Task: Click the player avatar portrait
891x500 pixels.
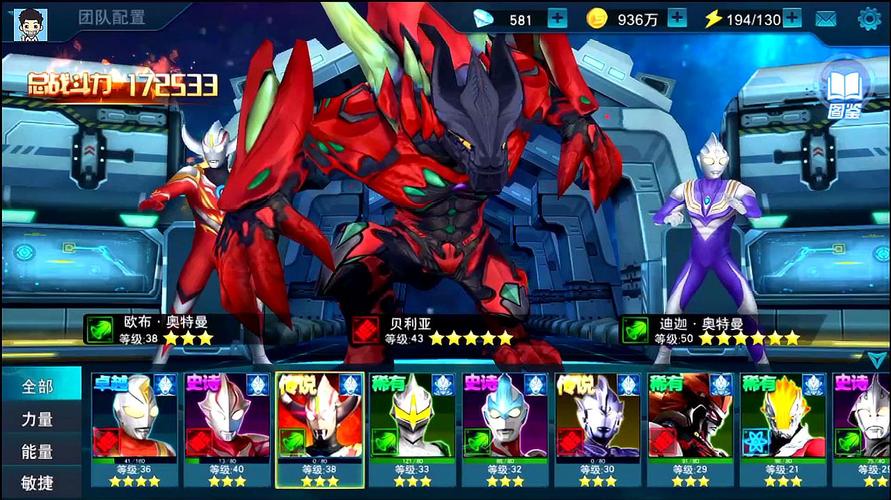Action: tap(30, 22)
